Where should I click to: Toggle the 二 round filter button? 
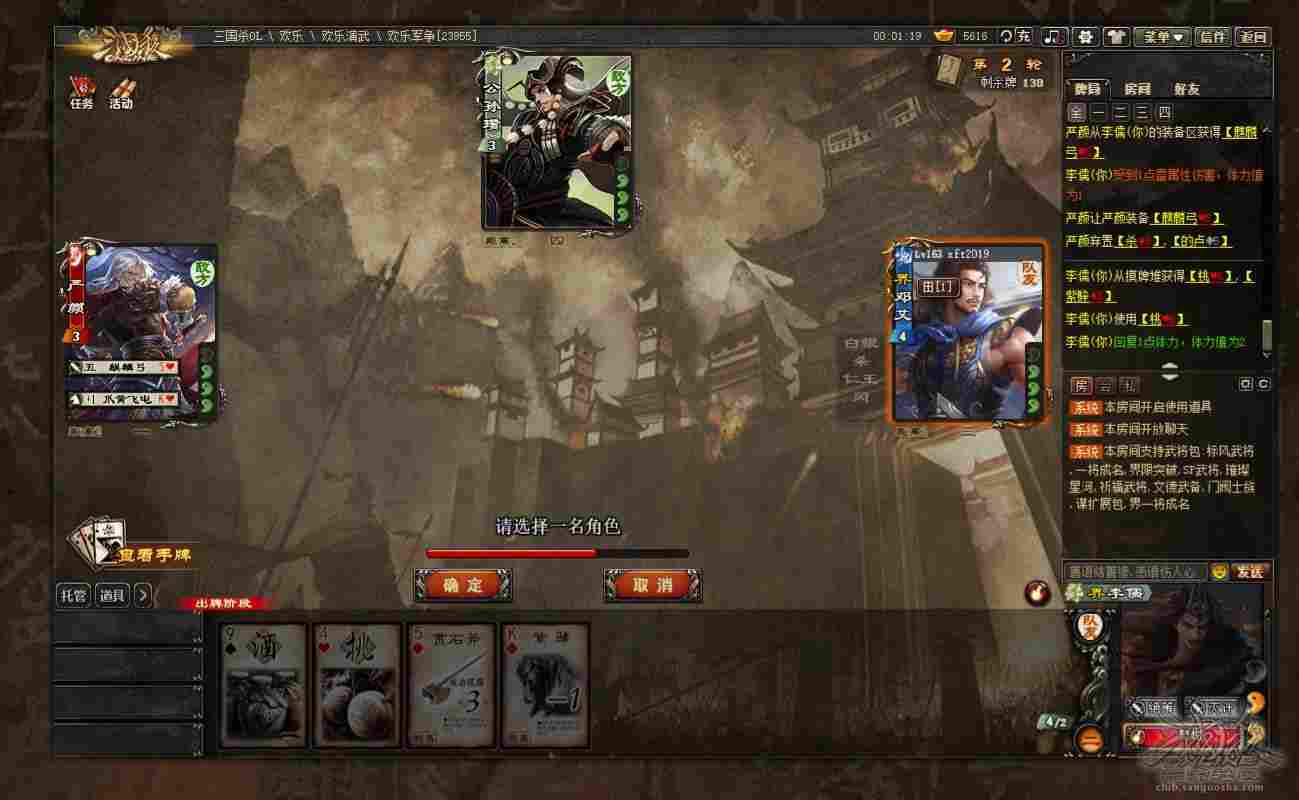(x=1122, y=113)
